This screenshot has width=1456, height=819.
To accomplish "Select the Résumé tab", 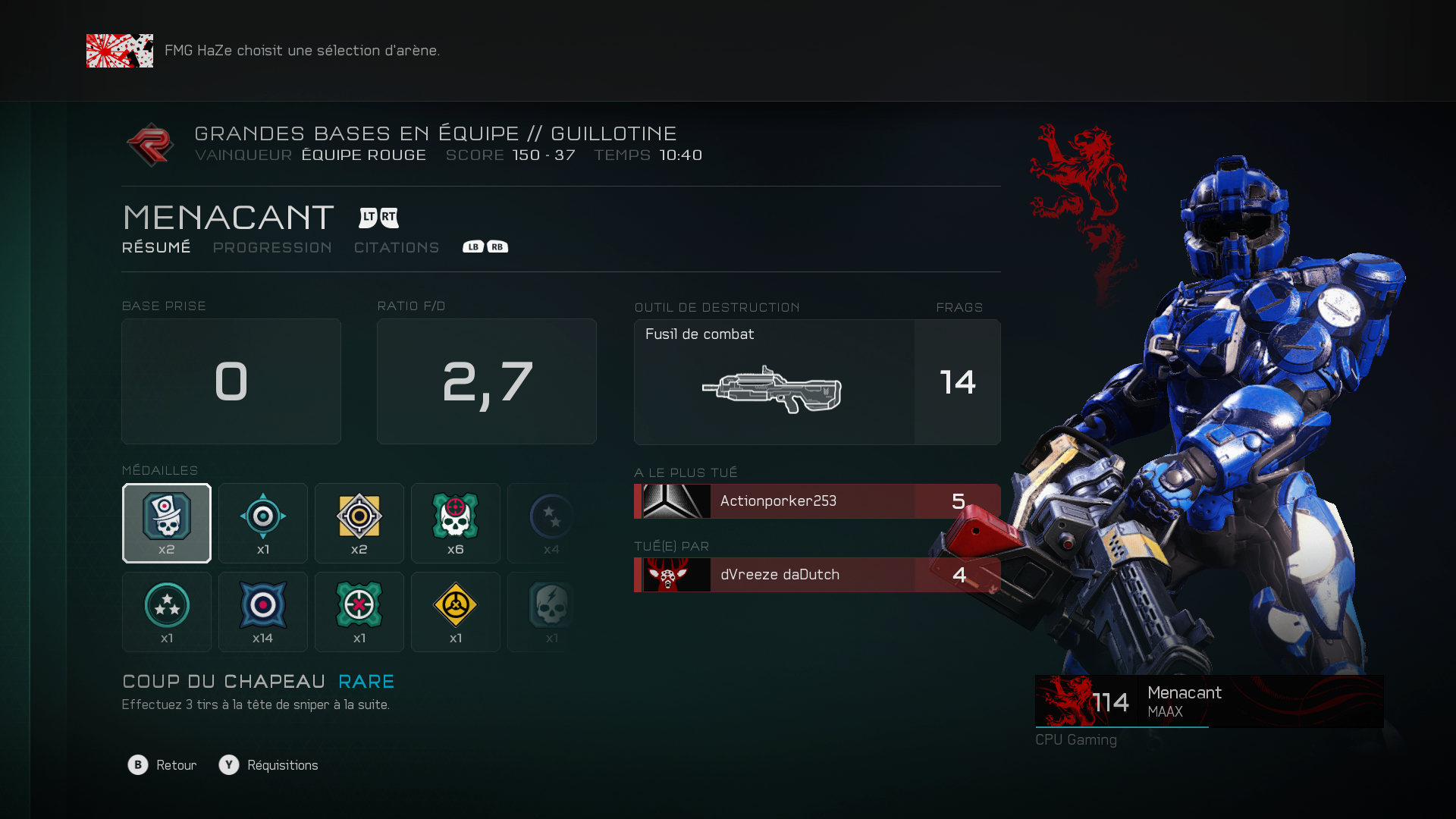I will pos(156,248).
